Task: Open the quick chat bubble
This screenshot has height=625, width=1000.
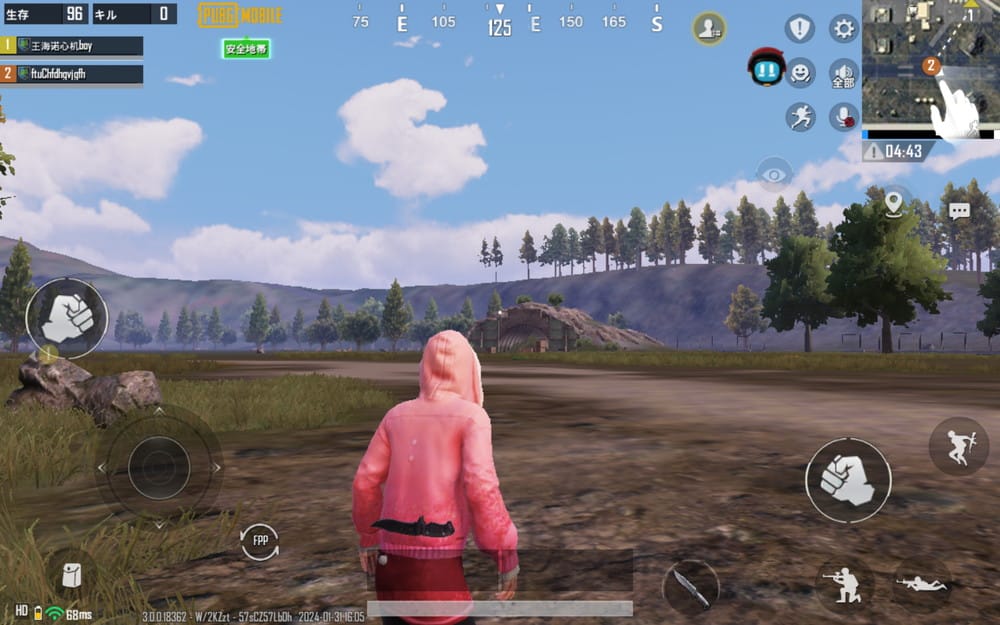Action: pyautogui.click(x=959, y=211)
